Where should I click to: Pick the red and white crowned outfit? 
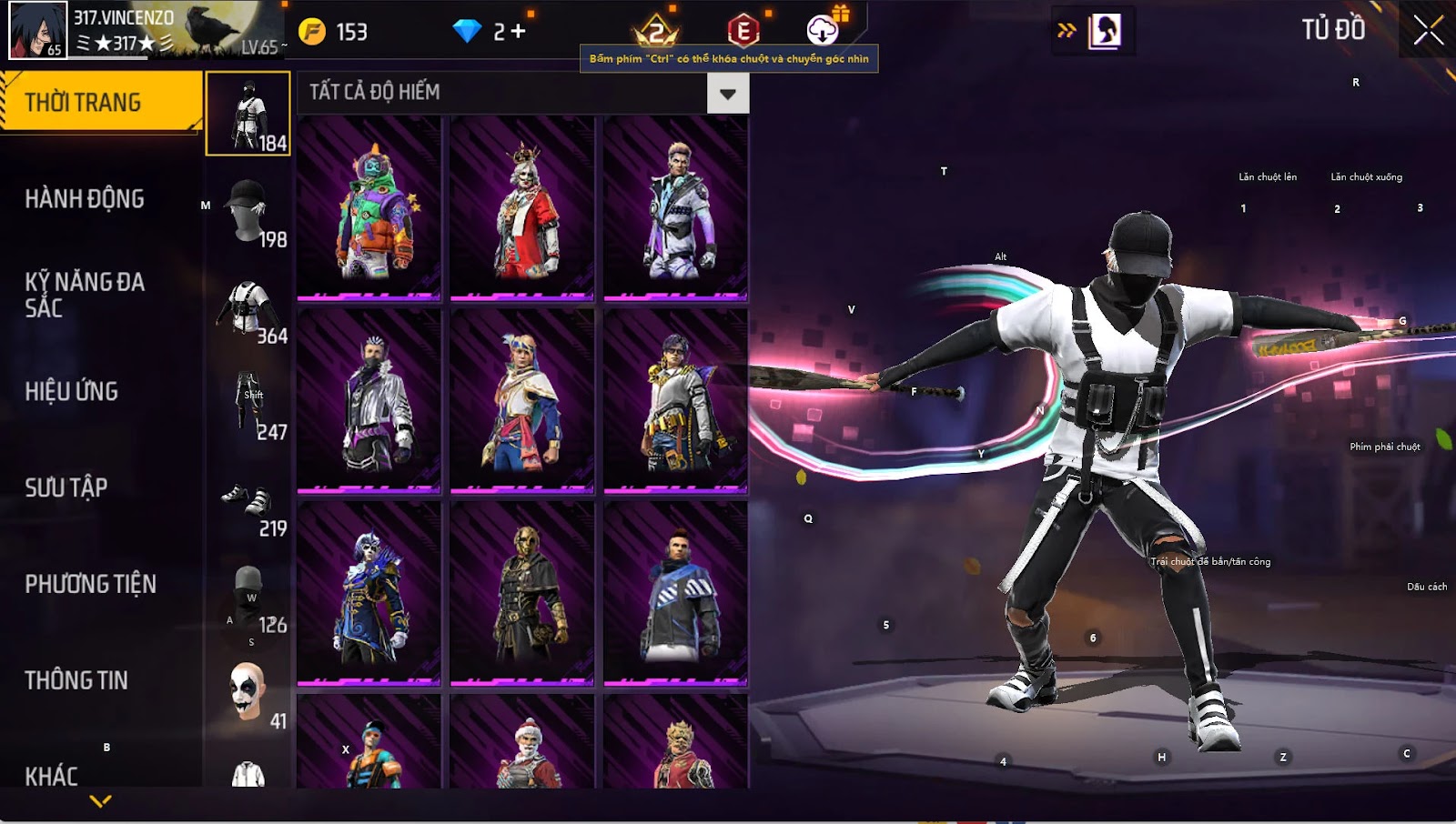pos(522,209)
